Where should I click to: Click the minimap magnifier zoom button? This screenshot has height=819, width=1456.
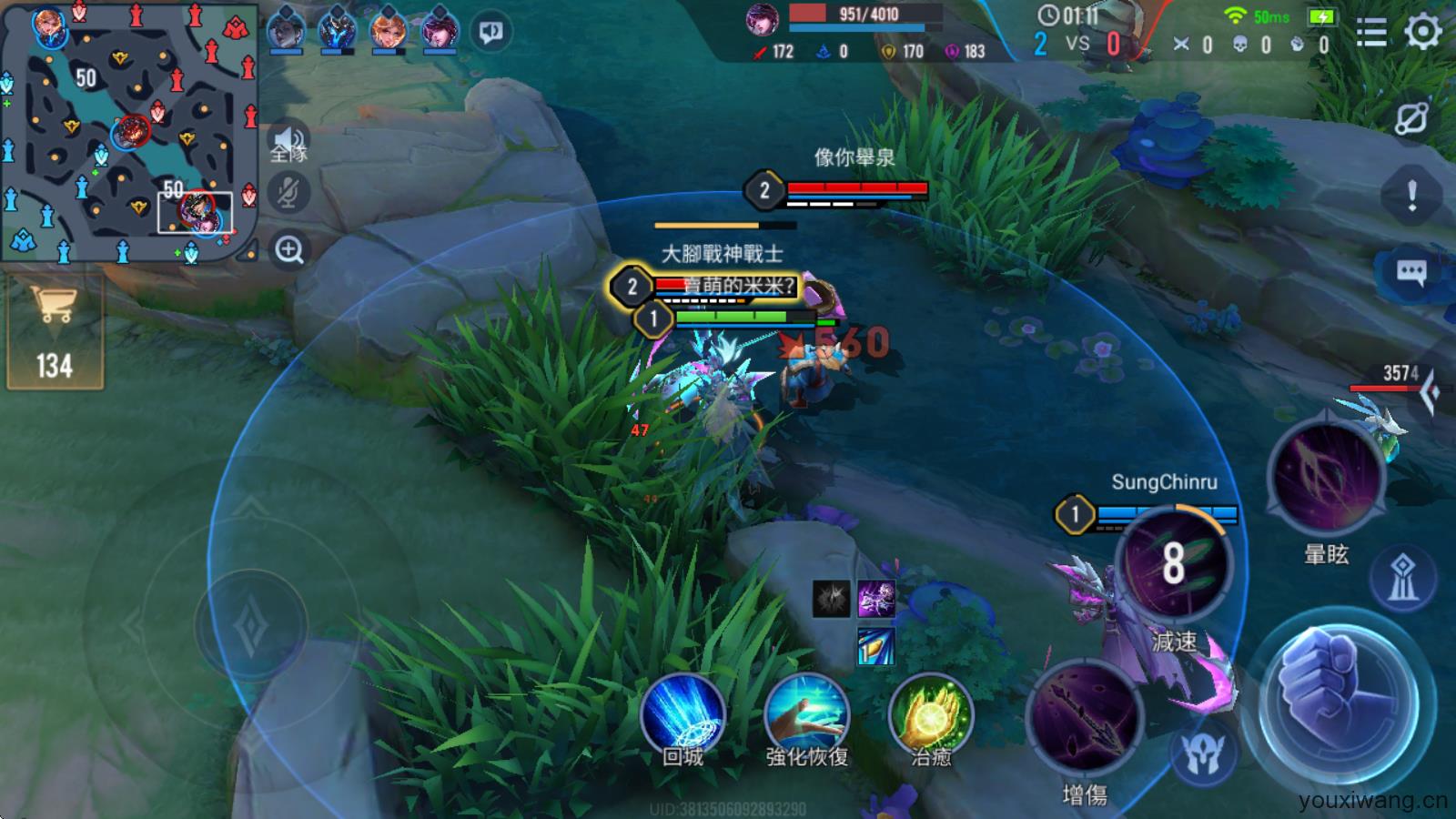pos(289,249)
